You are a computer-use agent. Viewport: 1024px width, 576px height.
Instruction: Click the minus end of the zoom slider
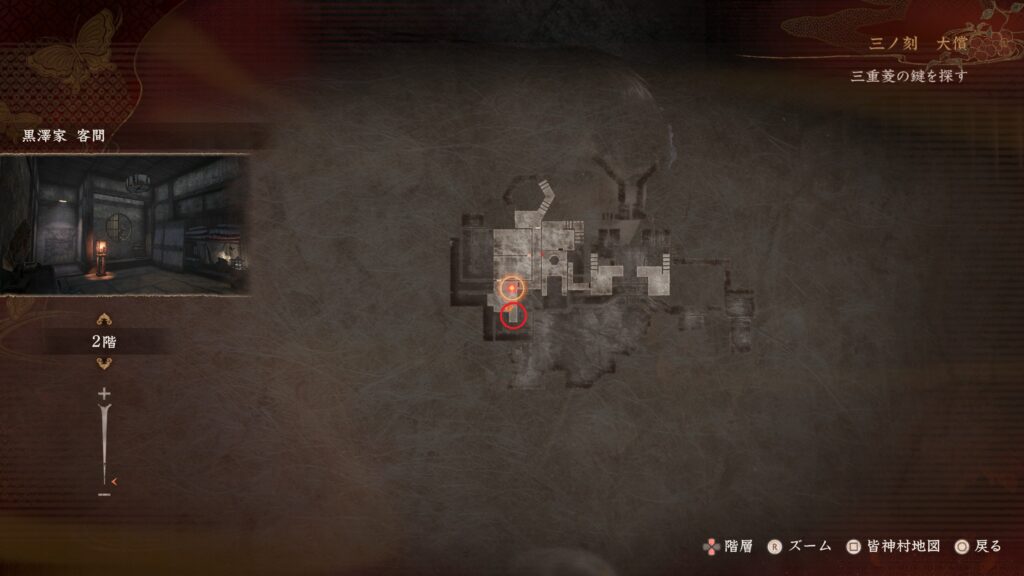(x=104, y=493)
